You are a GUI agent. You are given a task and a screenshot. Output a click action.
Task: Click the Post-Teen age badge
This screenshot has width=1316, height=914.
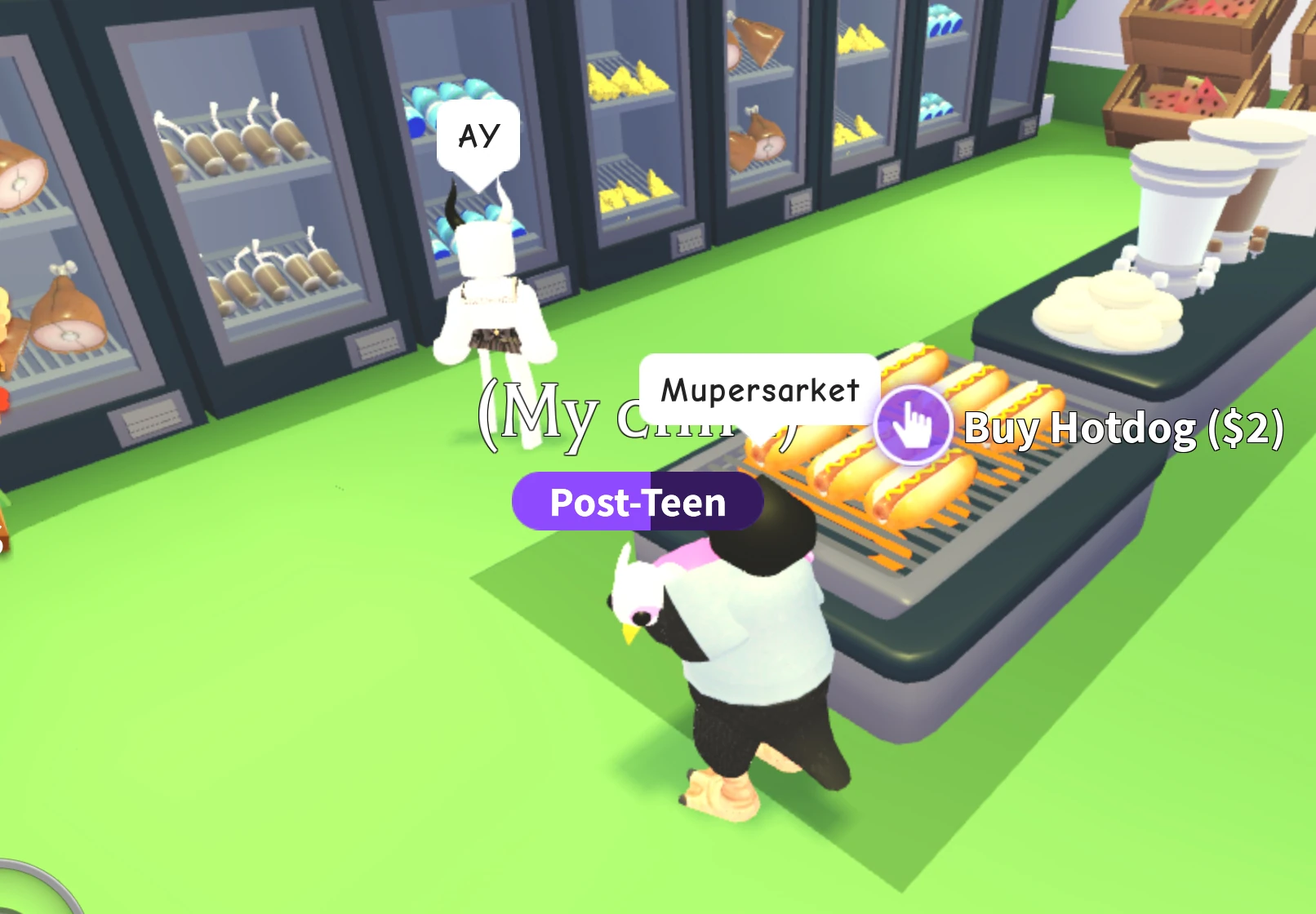click(637, 503)
